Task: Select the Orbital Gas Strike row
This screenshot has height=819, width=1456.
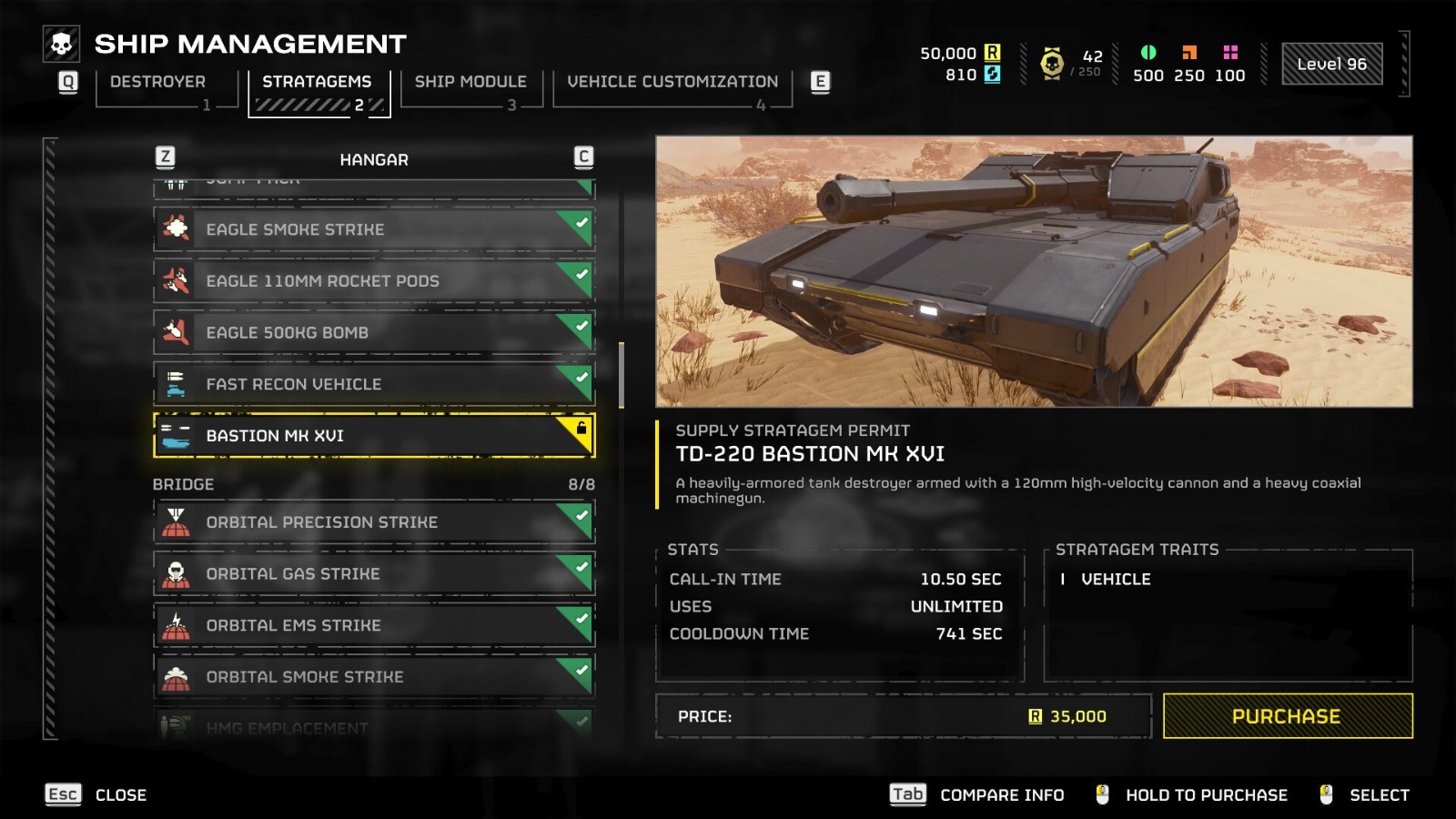Action: point(373,574)
